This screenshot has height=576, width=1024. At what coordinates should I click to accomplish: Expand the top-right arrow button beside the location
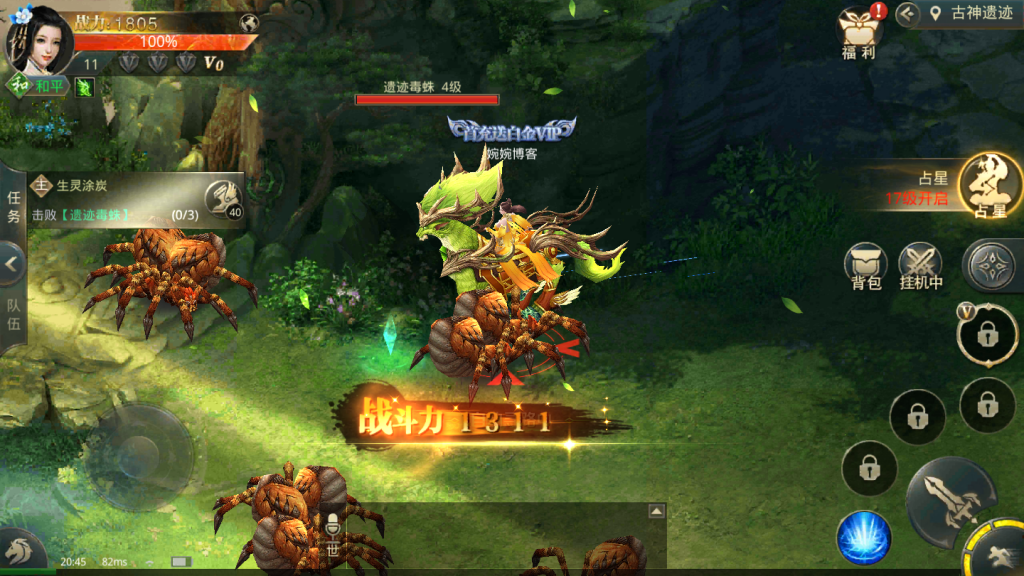907,14
